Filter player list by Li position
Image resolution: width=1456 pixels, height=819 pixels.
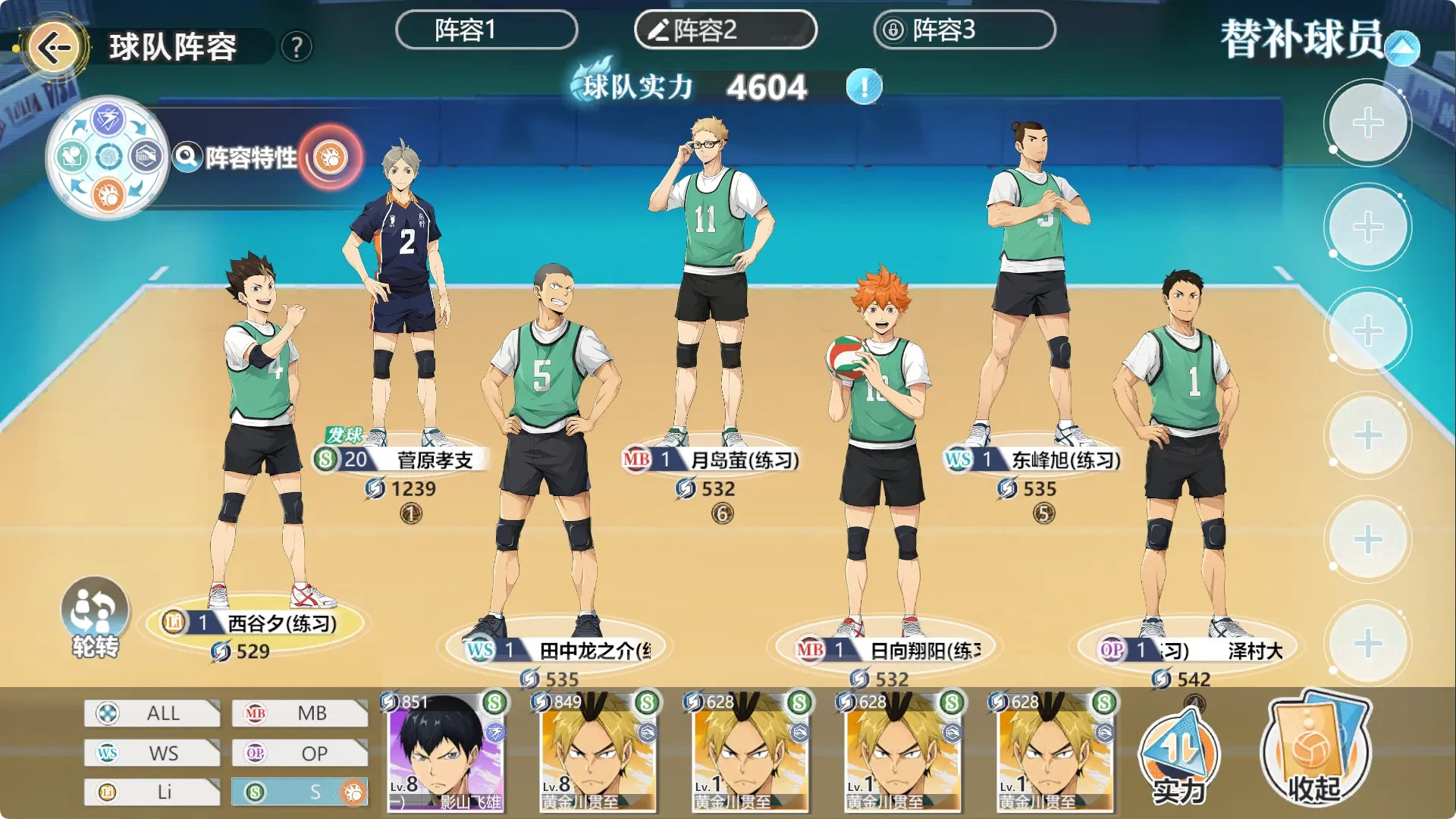(x=152, y=792)
